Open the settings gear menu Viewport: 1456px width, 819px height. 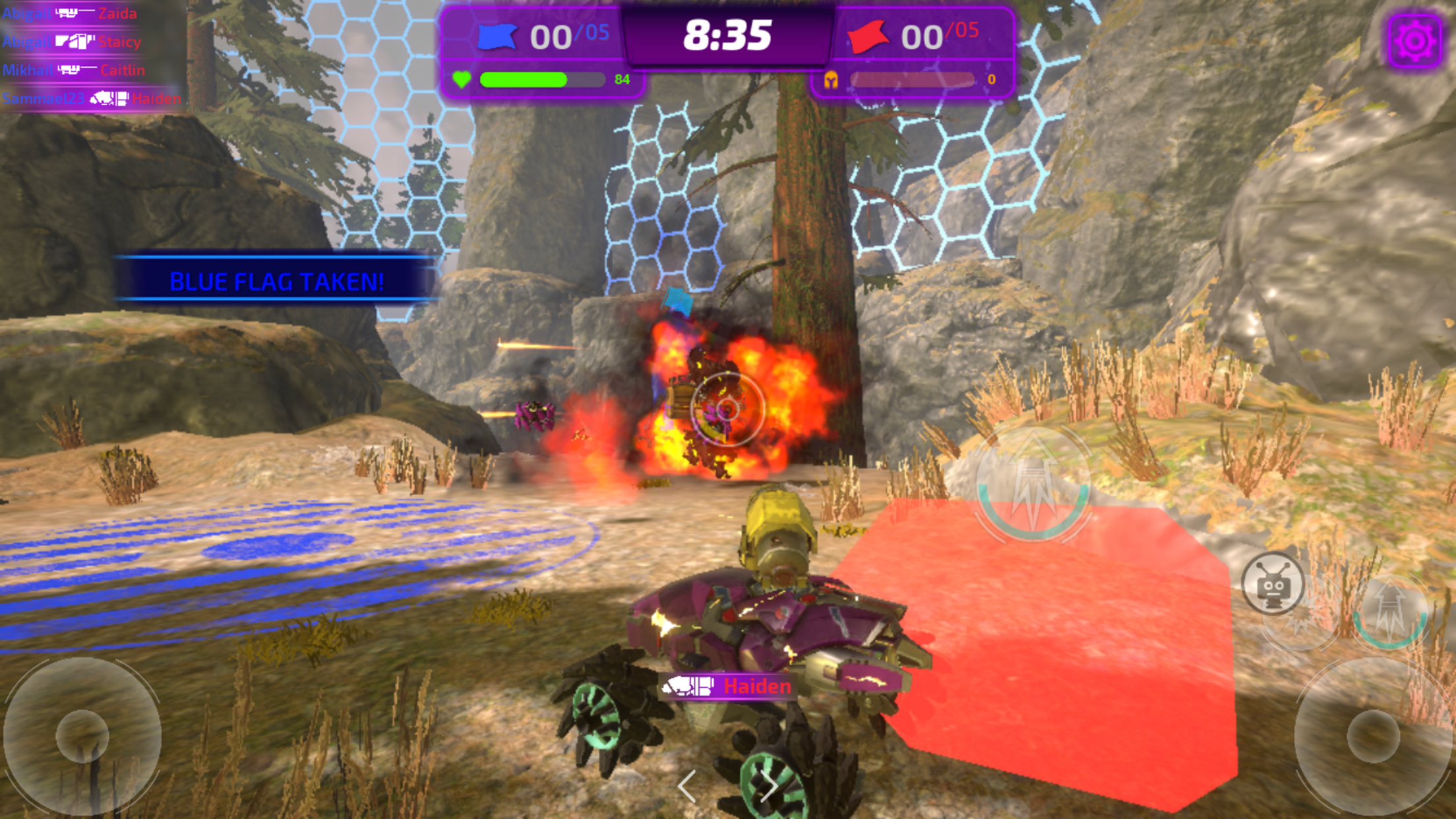(1414, 41)
